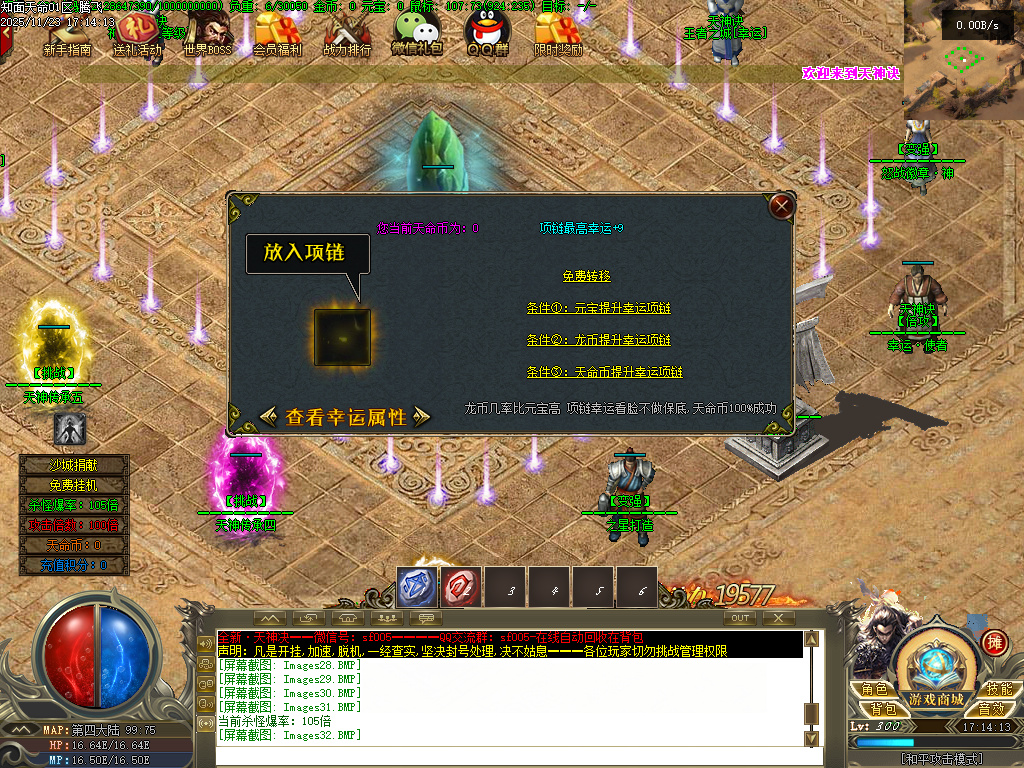Select 免费转移 free transfer link

tap(586, 276)
